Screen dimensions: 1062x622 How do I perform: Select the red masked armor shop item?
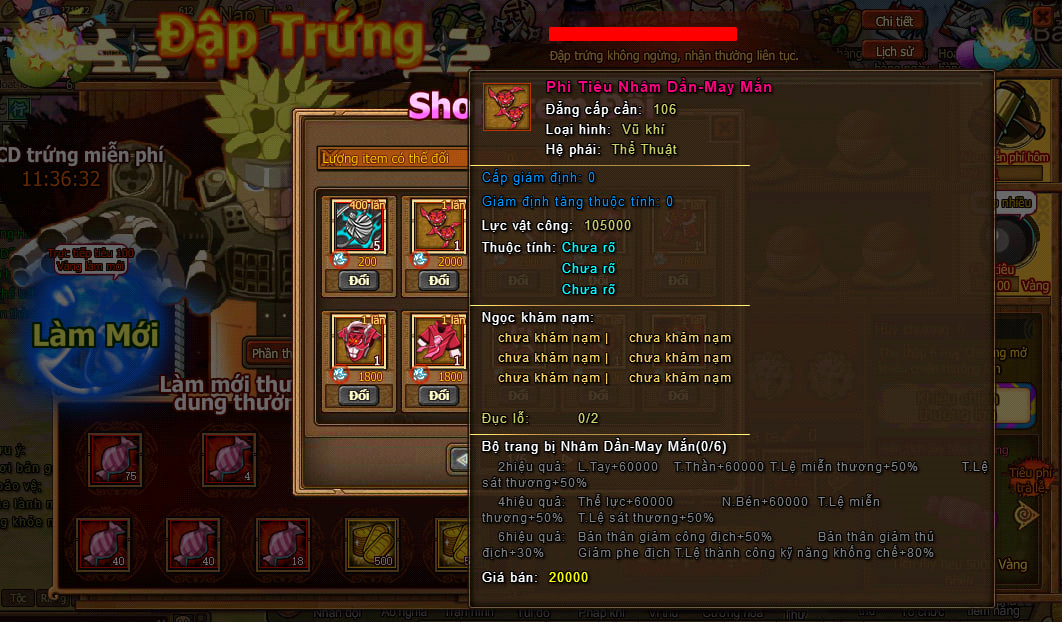click(x=359, y=341)
